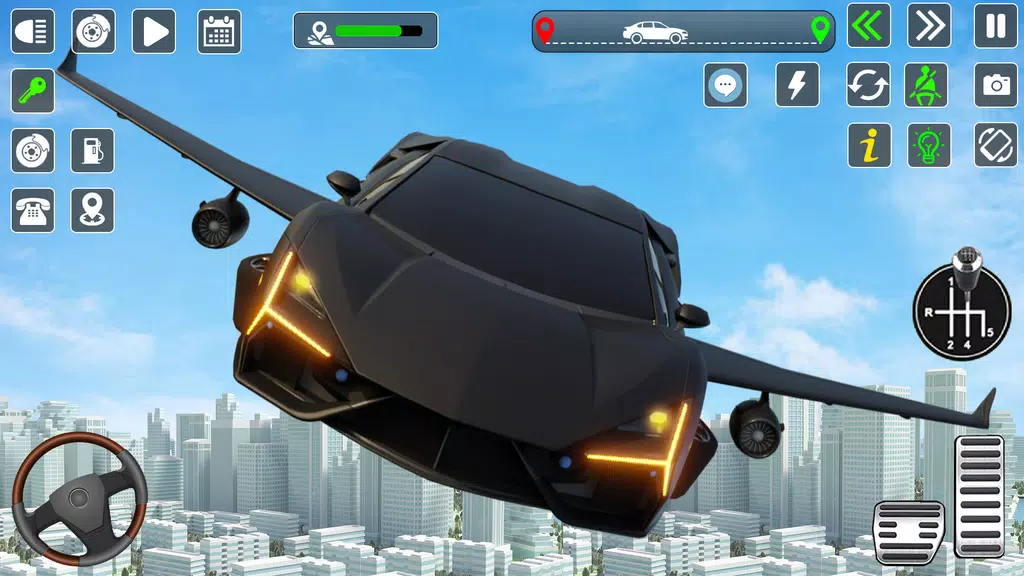This screenshot has width=1024, height=576.
Task: Tap the white play triangle button
Action: 153,31
